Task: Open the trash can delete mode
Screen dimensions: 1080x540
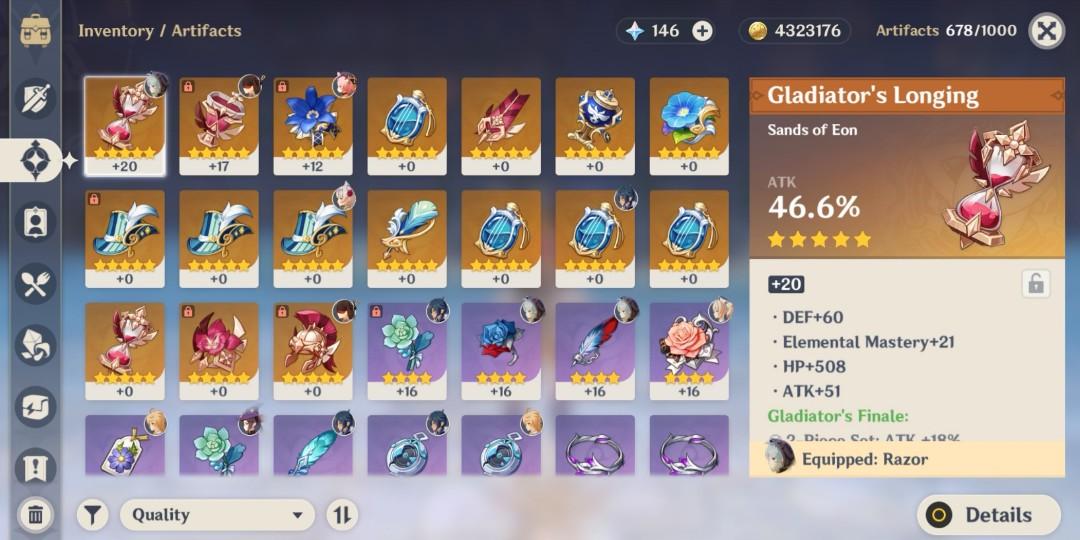Action: point(35,515)
